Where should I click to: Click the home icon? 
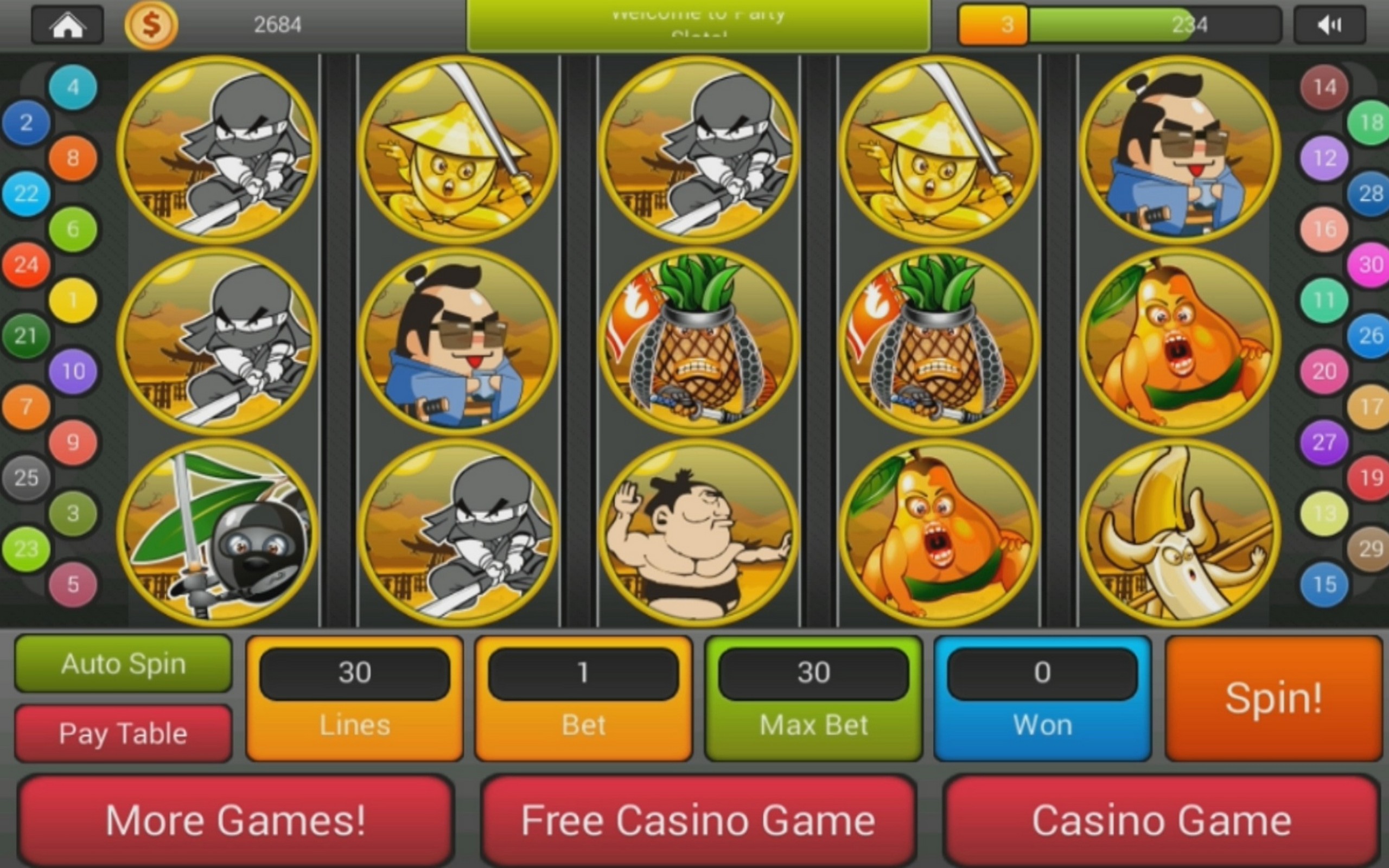(67, 24)
